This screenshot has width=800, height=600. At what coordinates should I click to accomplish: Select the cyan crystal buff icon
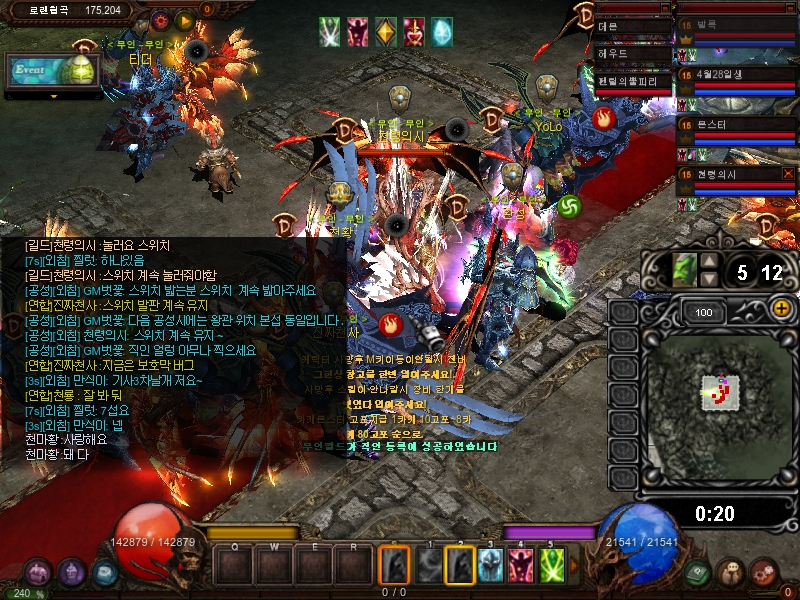[441, 32]
